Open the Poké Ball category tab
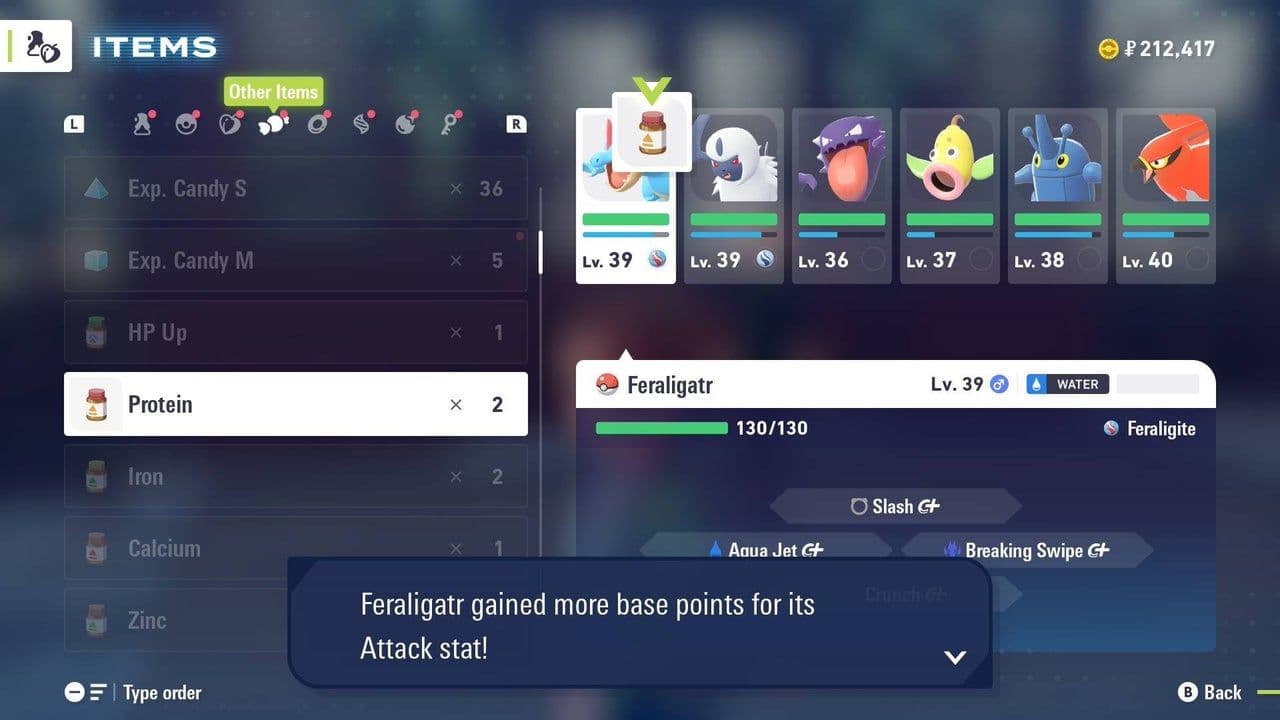Viewport: 1280px width, 720px height. [186, 124]
